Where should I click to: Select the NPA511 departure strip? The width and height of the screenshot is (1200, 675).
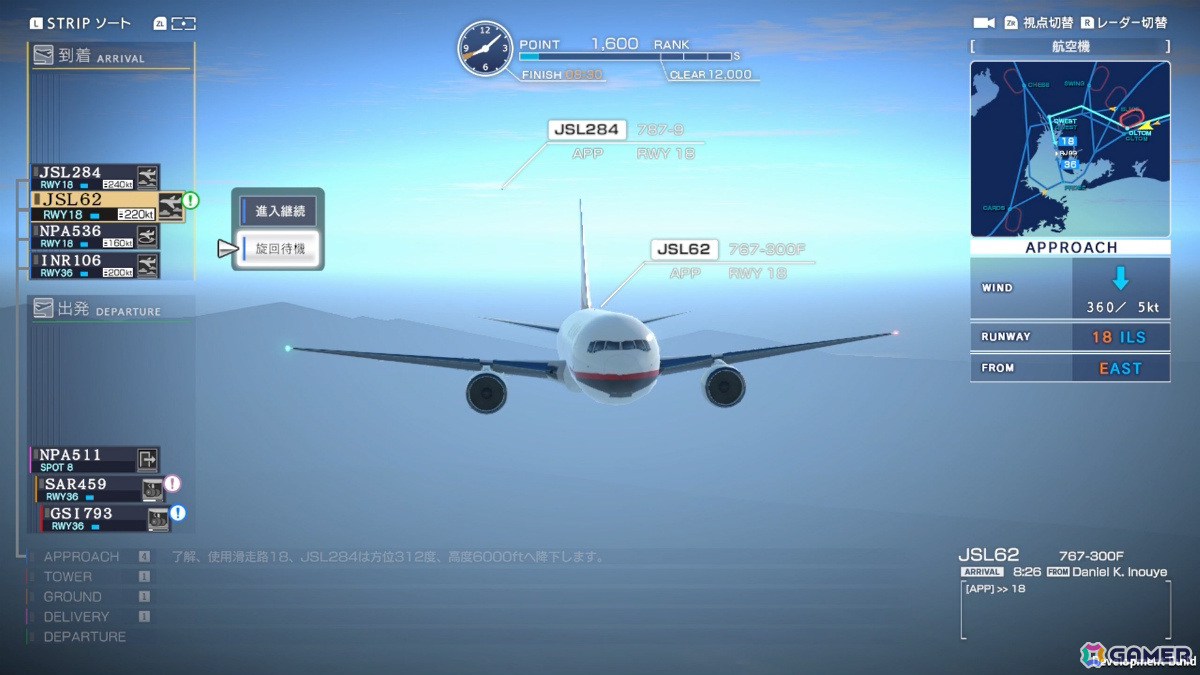coord(94,460)
